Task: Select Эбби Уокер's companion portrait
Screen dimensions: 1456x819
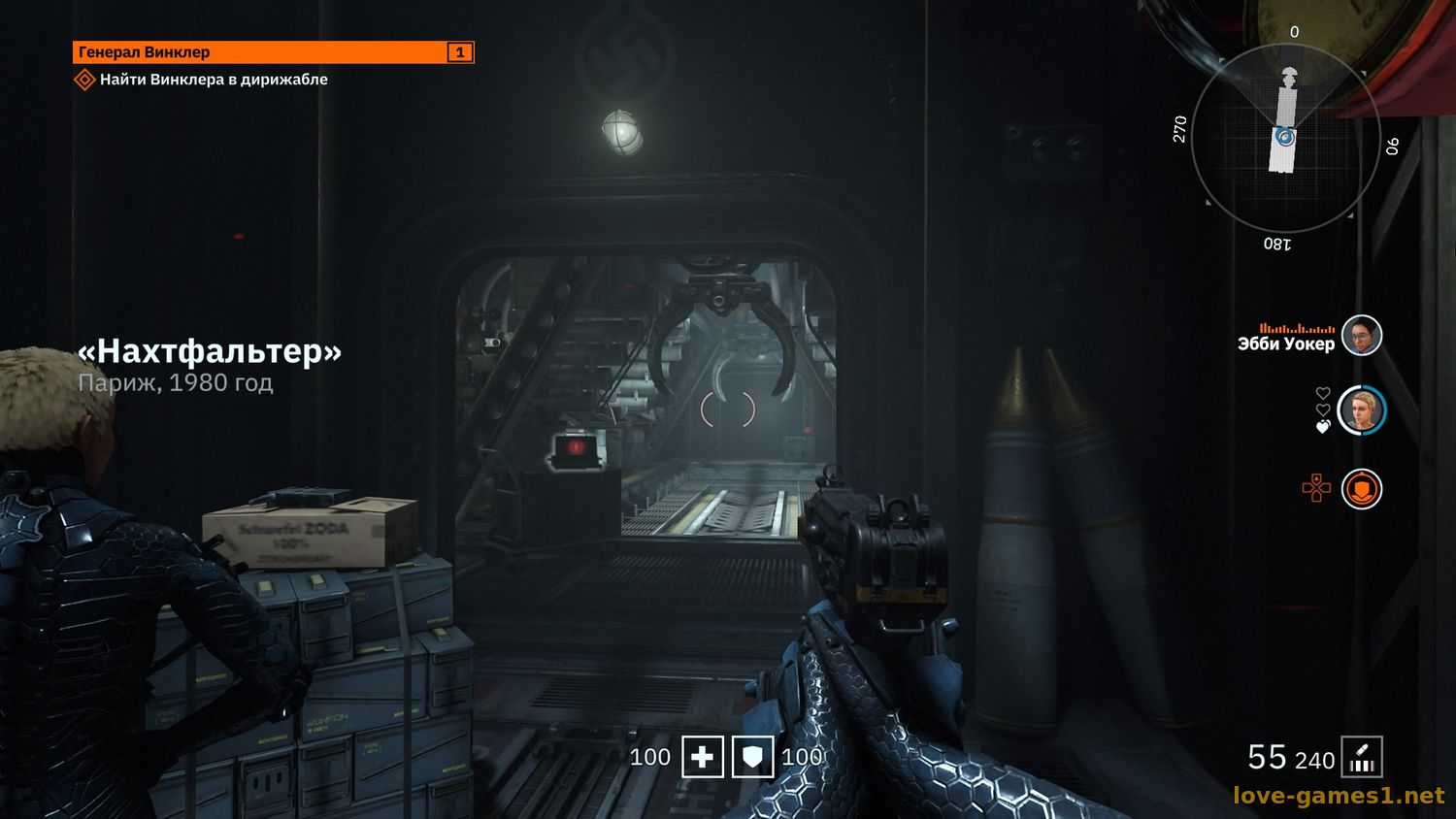Action: pos(1361,336)
